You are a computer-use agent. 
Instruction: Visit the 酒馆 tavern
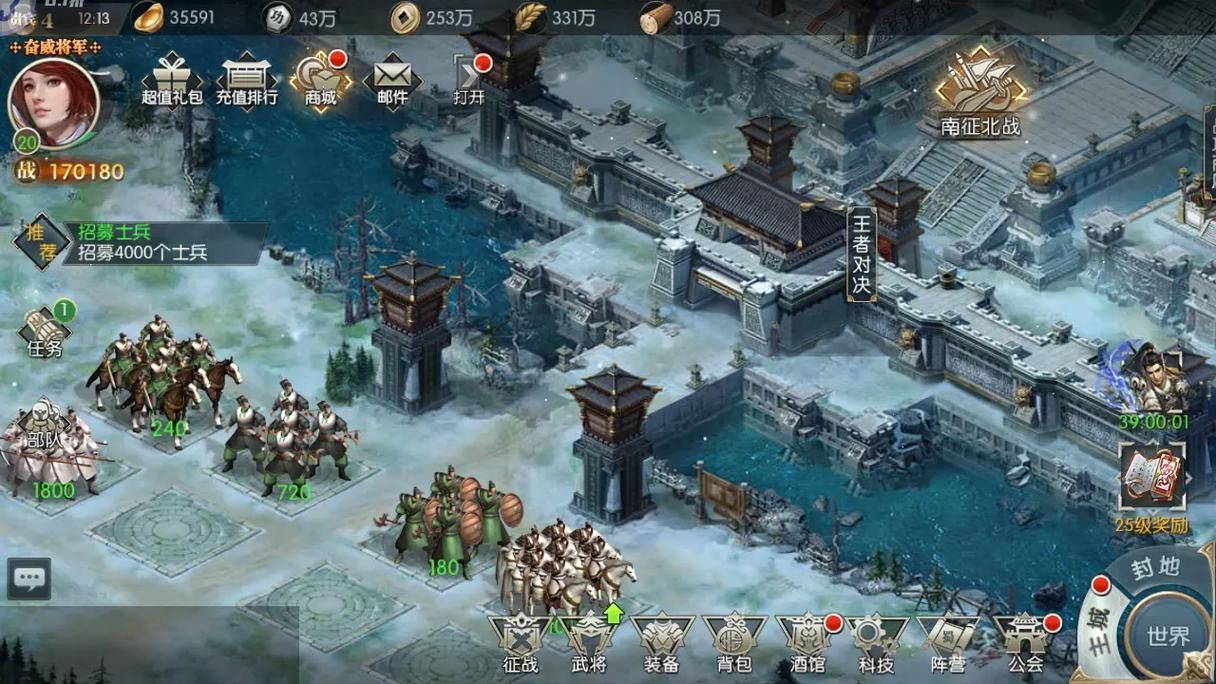(806, 643)
